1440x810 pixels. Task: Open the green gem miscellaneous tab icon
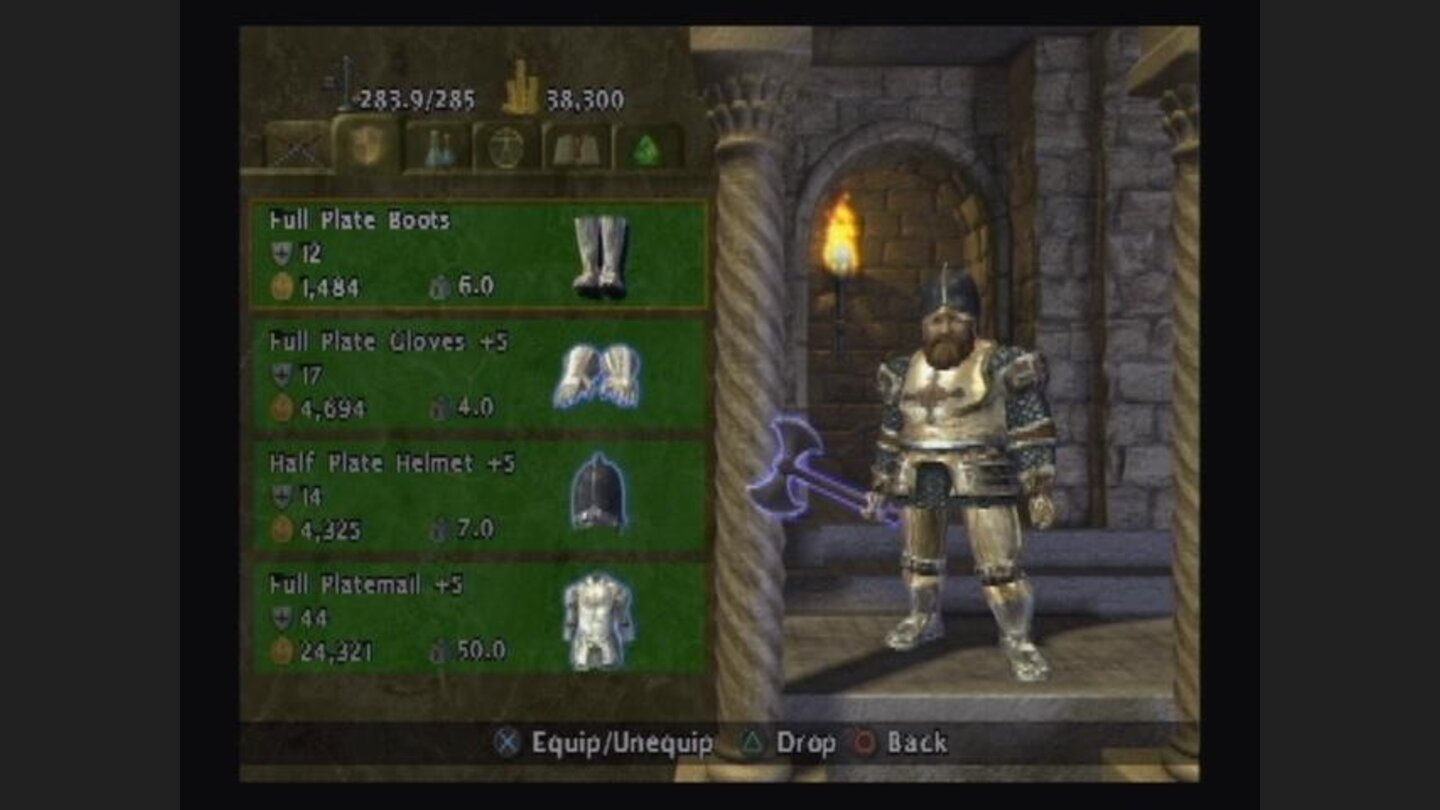click(x=645, y=148)
